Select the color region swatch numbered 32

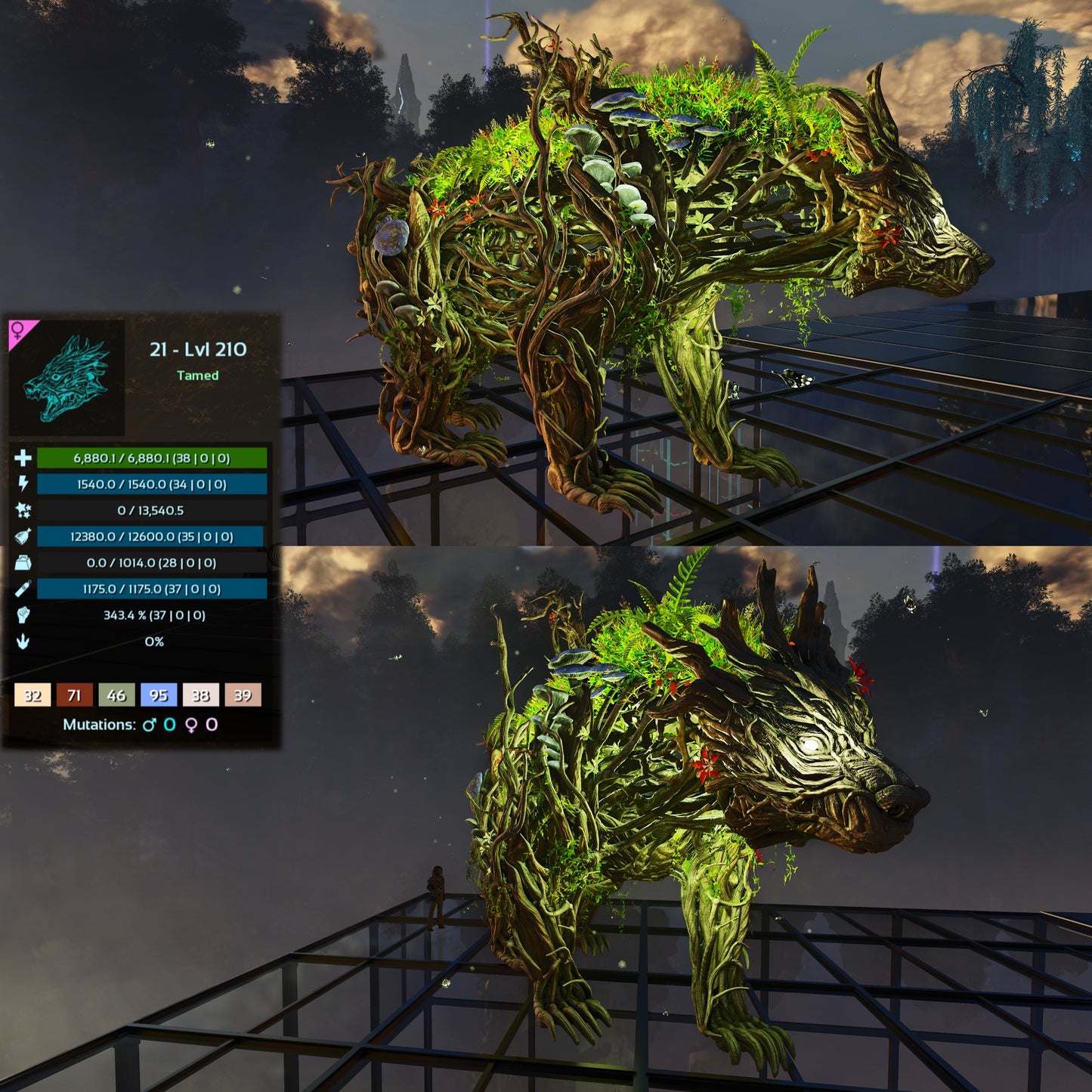(32, 694)
